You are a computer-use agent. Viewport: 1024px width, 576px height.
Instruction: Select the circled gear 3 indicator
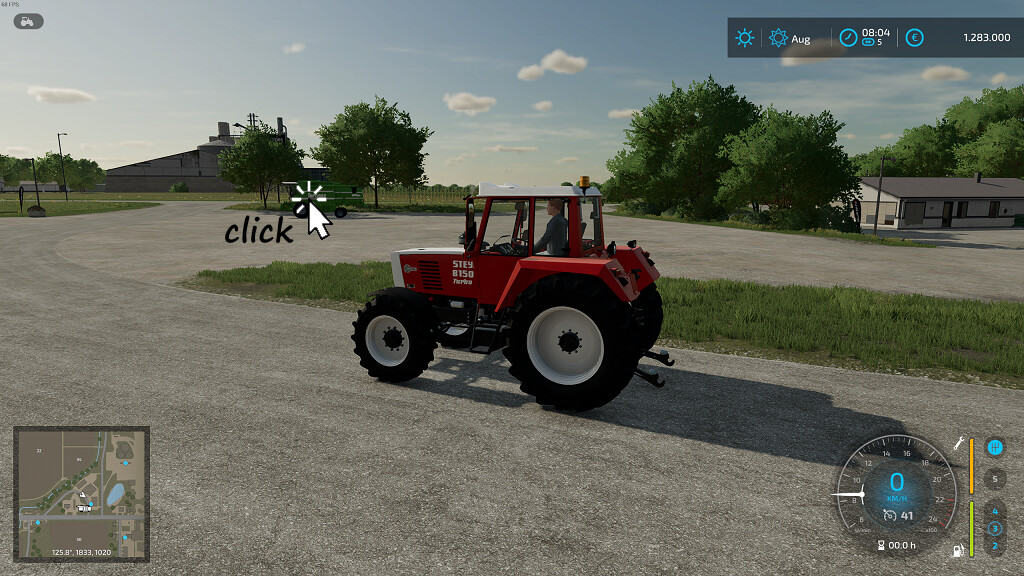pyautogui.click(x=994, y=528)
